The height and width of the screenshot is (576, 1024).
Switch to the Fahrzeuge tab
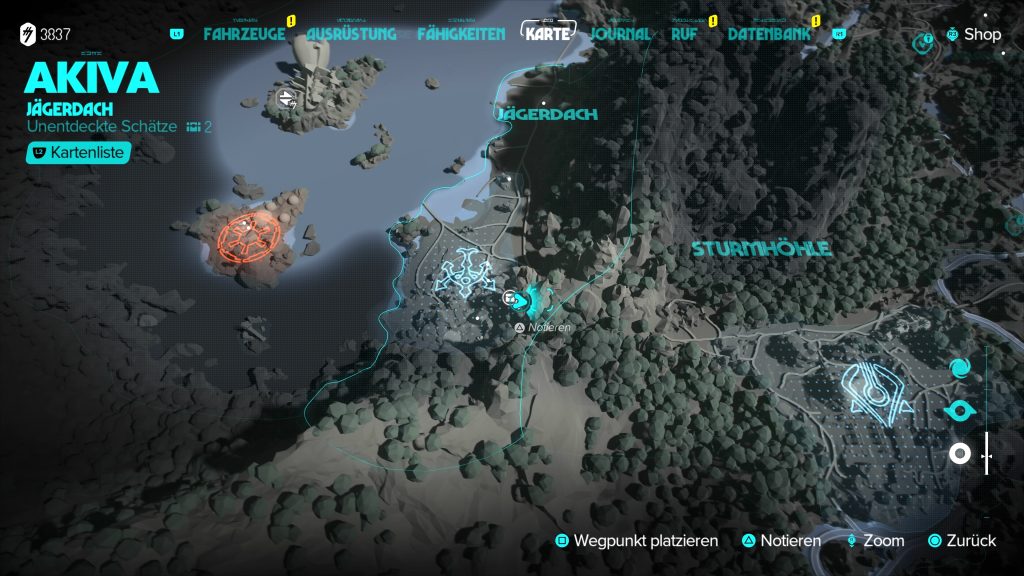tap(244, 34)
